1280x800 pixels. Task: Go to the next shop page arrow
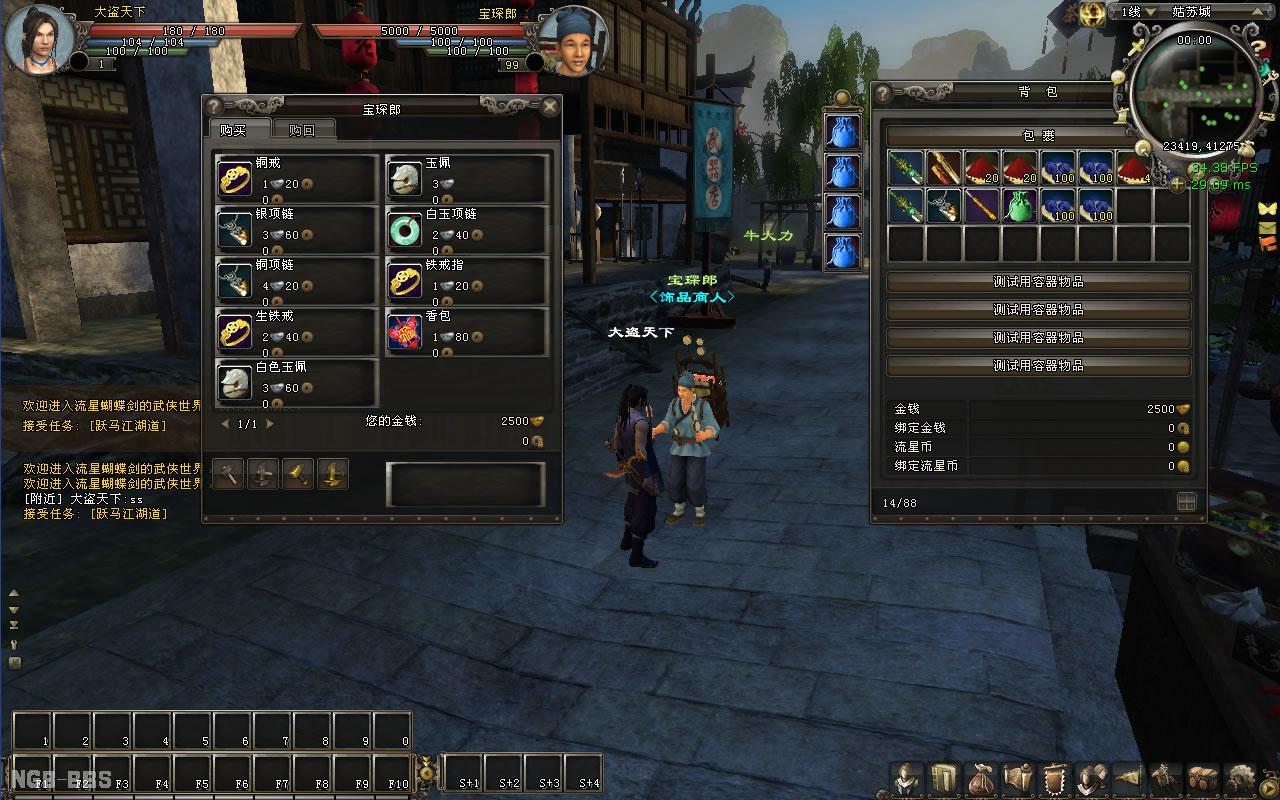coord(269,424)
